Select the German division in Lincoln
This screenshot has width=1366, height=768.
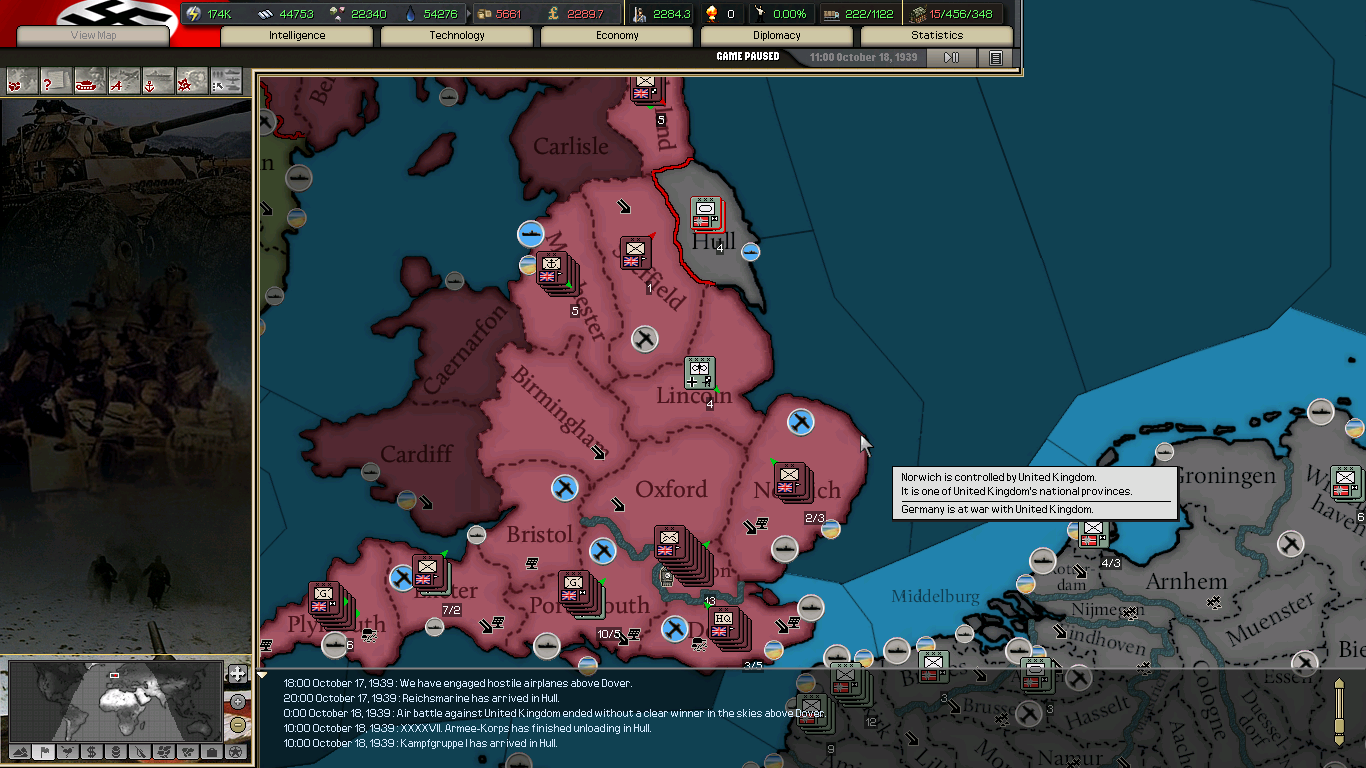tap(699, 373)
